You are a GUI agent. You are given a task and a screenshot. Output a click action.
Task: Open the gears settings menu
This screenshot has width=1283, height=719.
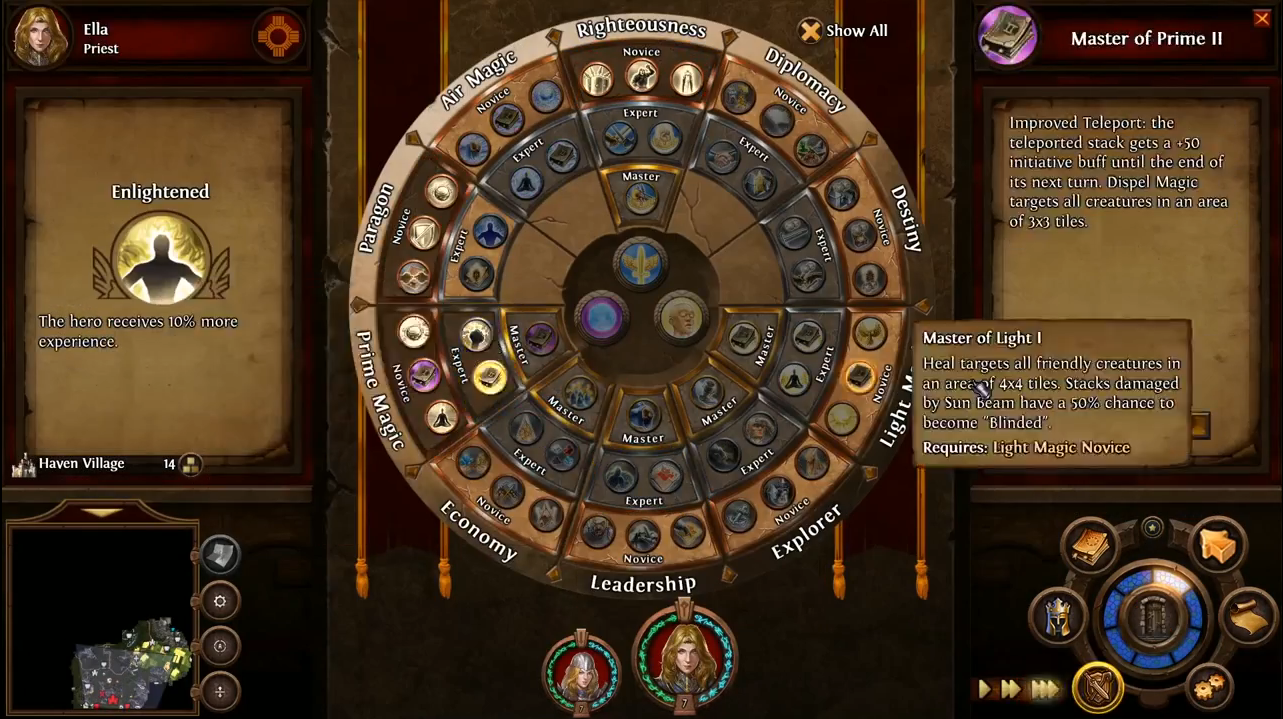(1210, 686)
